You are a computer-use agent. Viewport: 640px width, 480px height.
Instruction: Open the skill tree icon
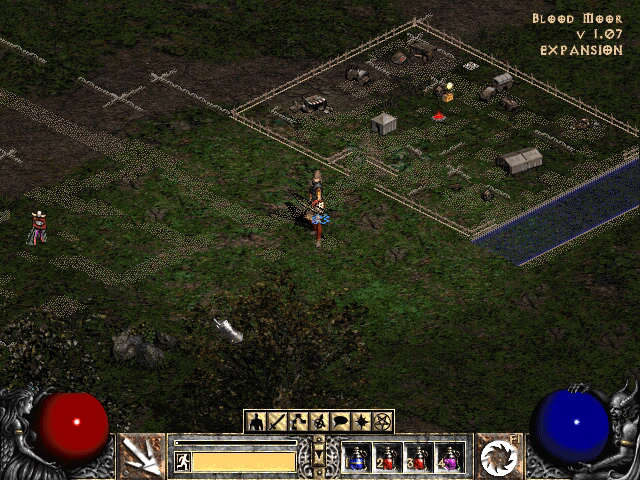point(298,421)
